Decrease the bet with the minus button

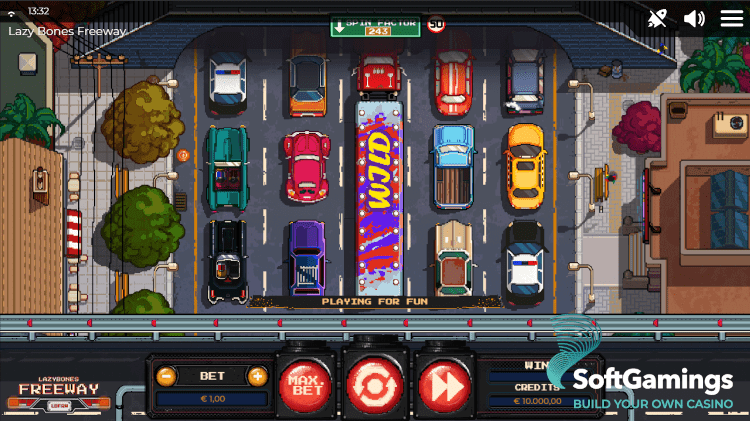tap(167, 376)
